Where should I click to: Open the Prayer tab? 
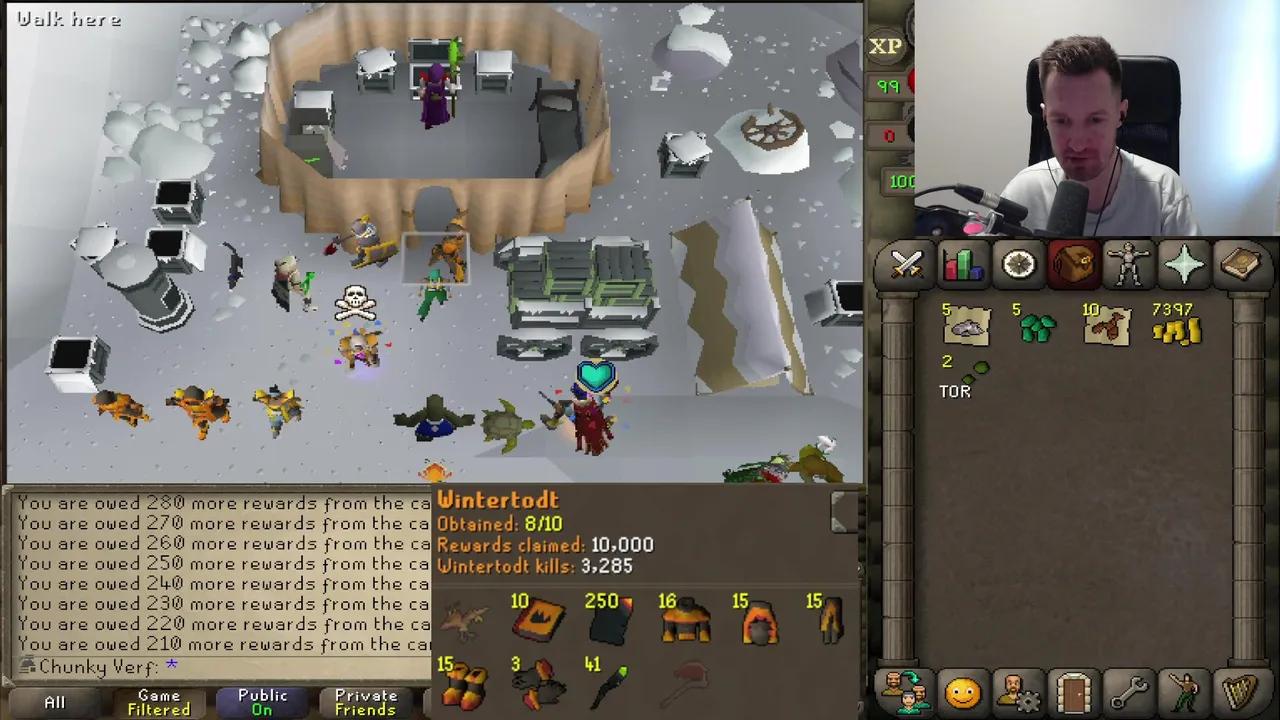pyautogui.click(x=1185, y=264)
